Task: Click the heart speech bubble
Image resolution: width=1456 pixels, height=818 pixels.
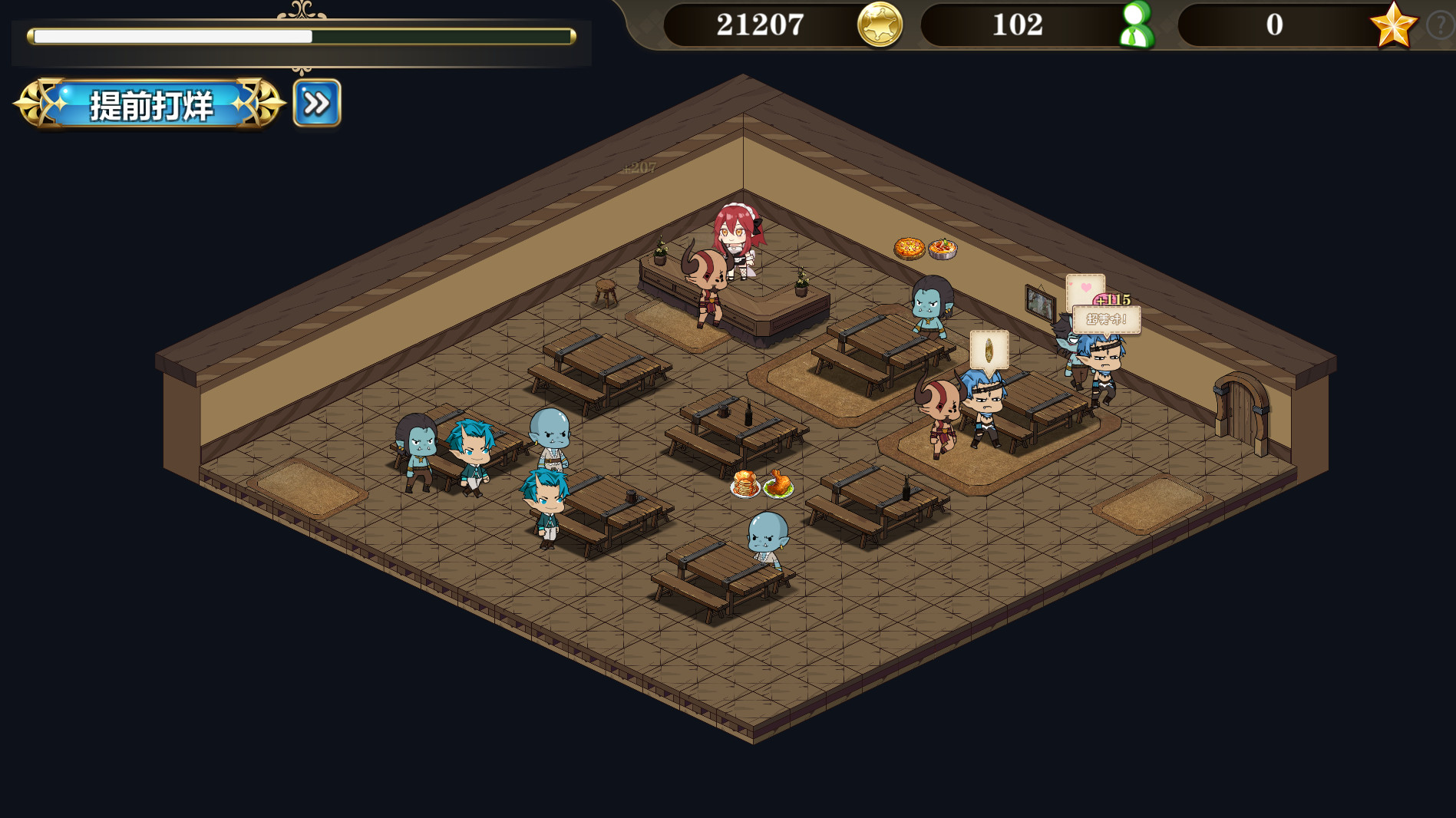Action: tap(1085, 289)
